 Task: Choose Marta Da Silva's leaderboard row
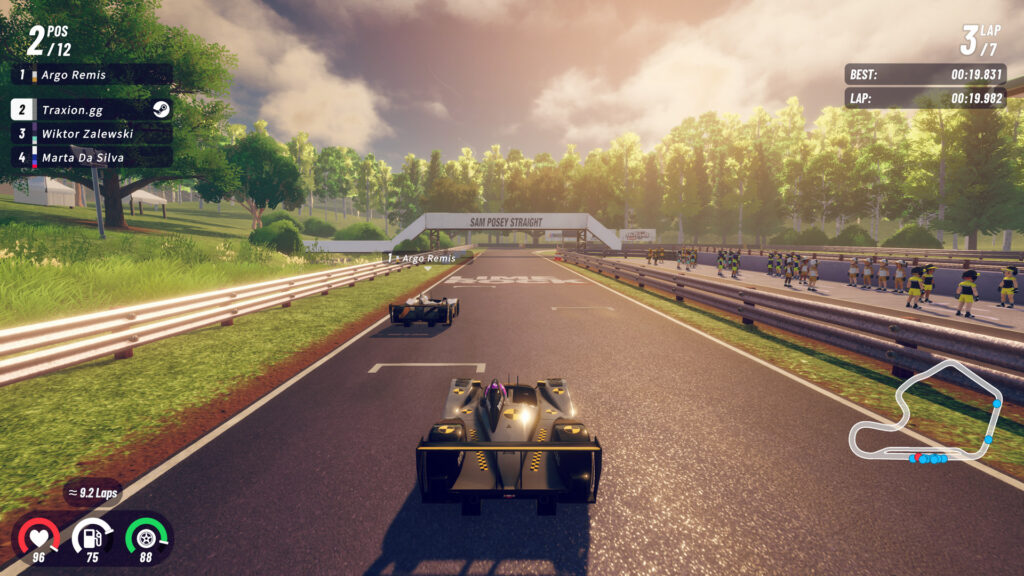(91, 157)
